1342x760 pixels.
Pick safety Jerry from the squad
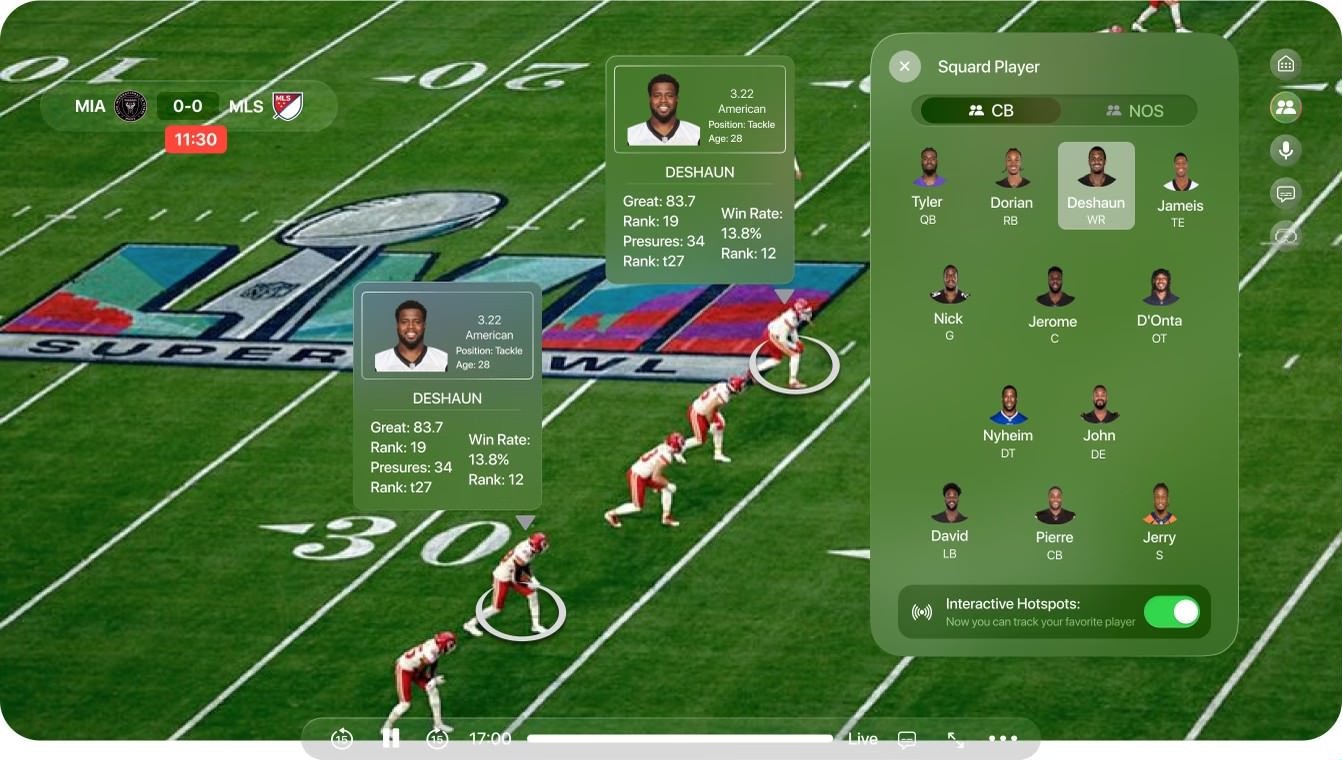point(1159,521)
